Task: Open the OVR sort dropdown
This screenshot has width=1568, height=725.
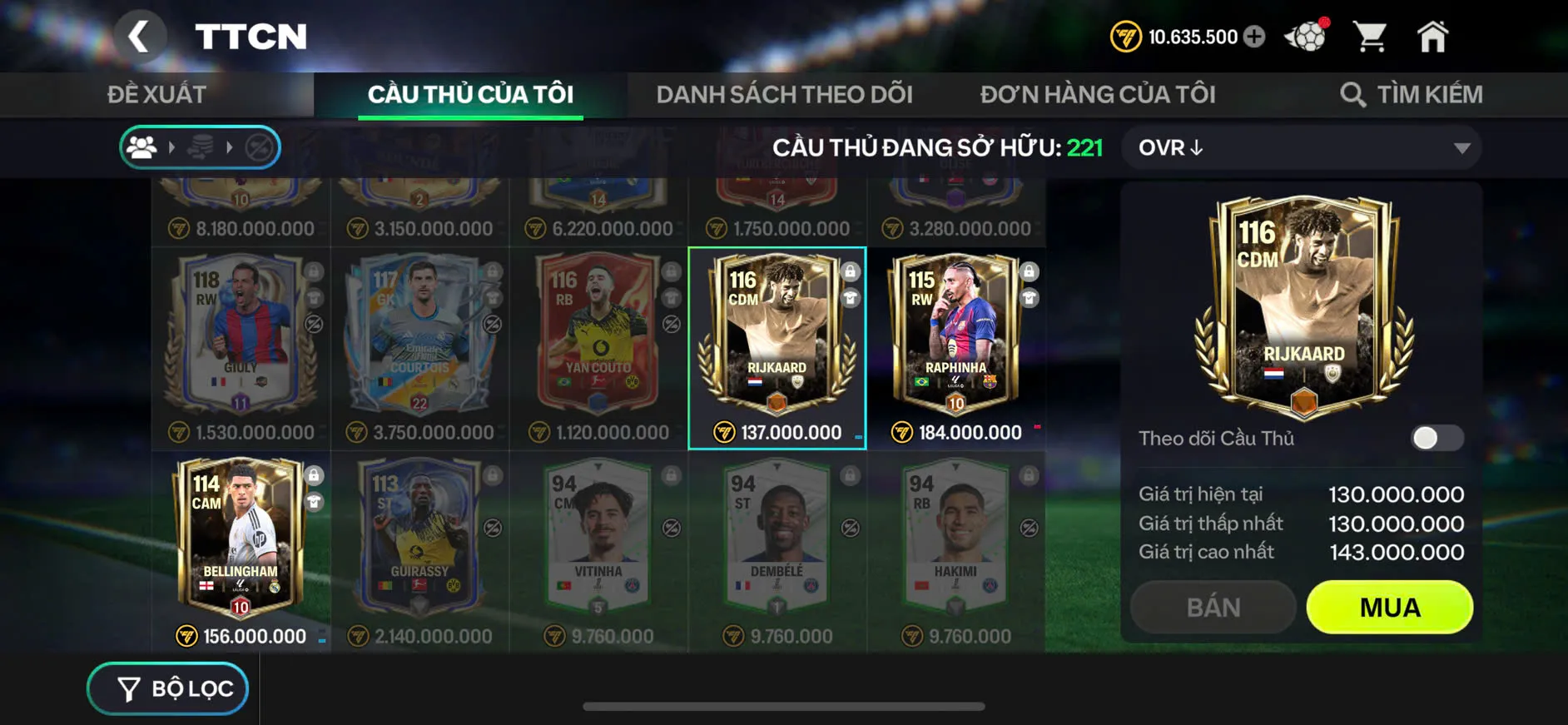Action: [1300, 147]
